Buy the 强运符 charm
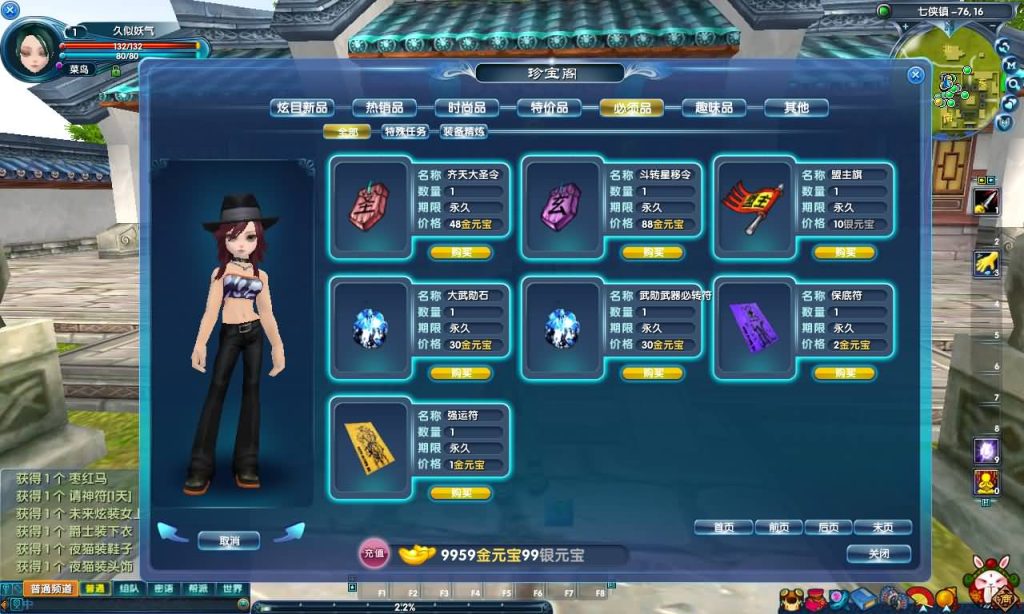Viewport: 1024px width, 614px height. click(460, 493)
